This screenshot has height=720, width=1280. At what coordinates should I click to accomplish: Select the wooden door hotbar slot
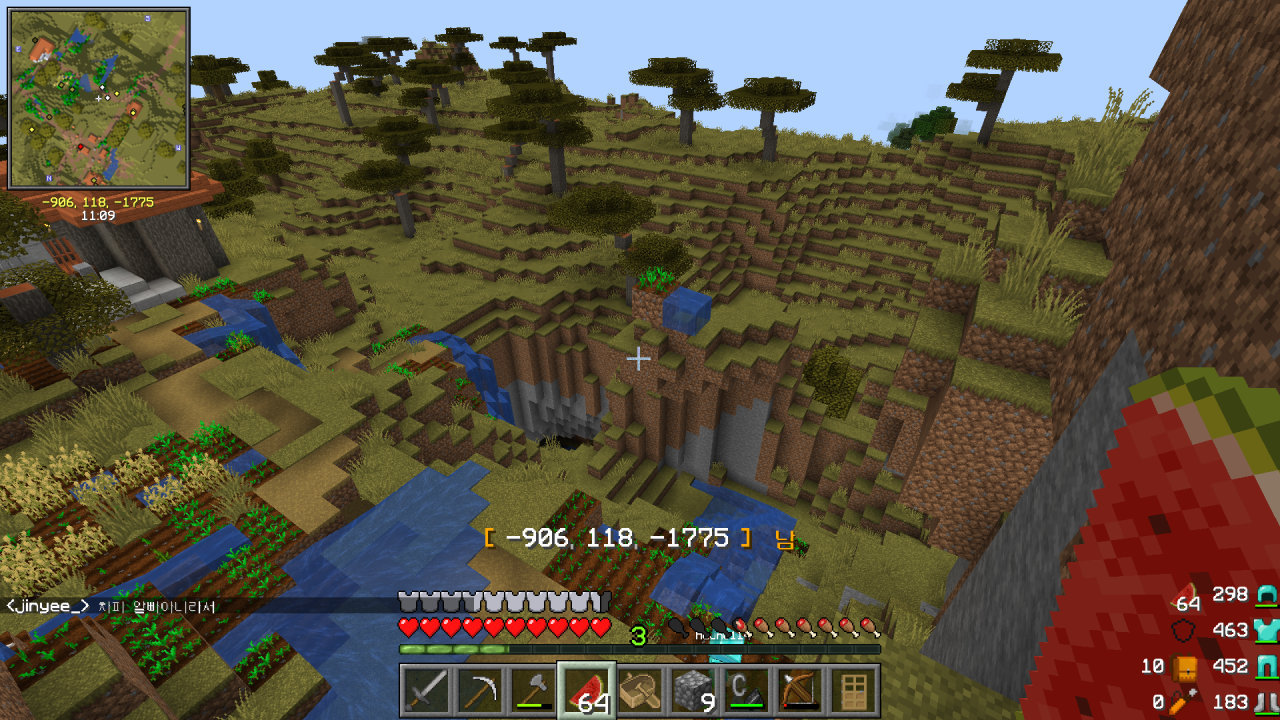(x=856, y=691)
